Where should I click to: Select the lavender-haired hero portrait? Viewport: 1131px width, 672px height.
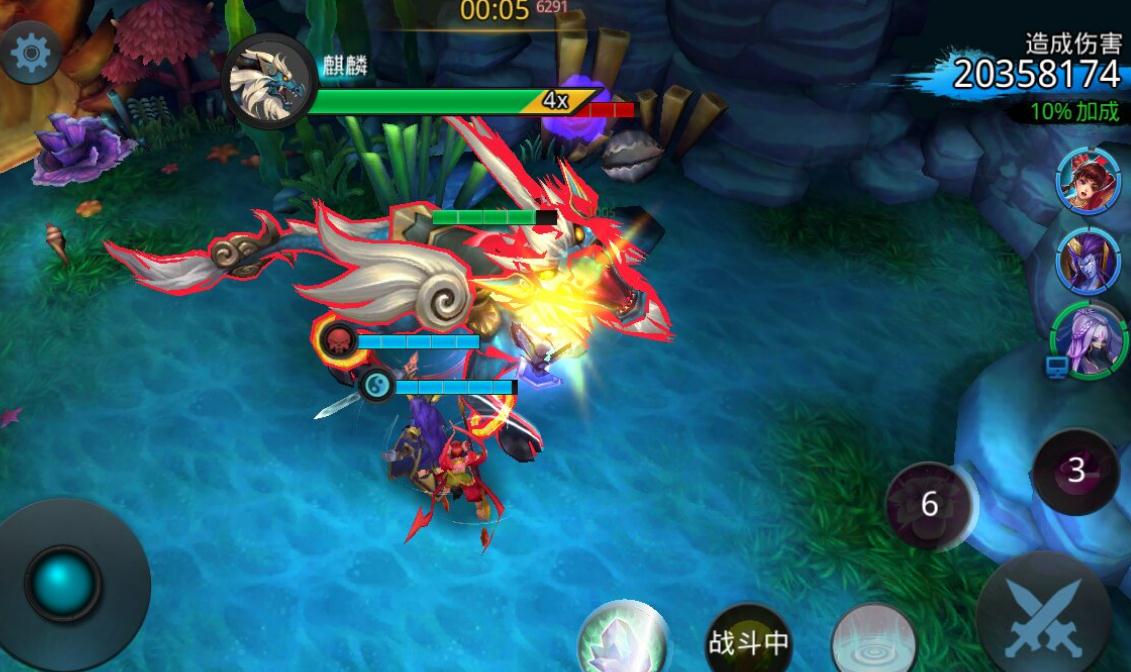coord(1089,340)
